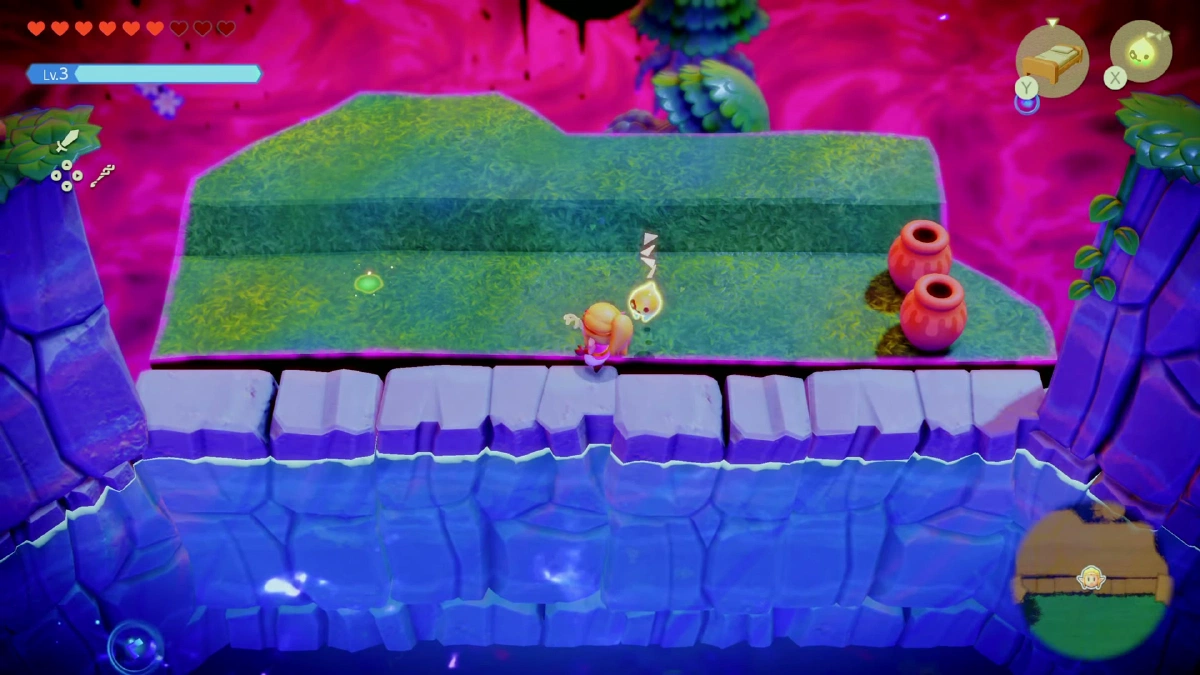This screenshot has width=1200, height=675.
Task: Open the circular minimap
Action: point(1090,579)
